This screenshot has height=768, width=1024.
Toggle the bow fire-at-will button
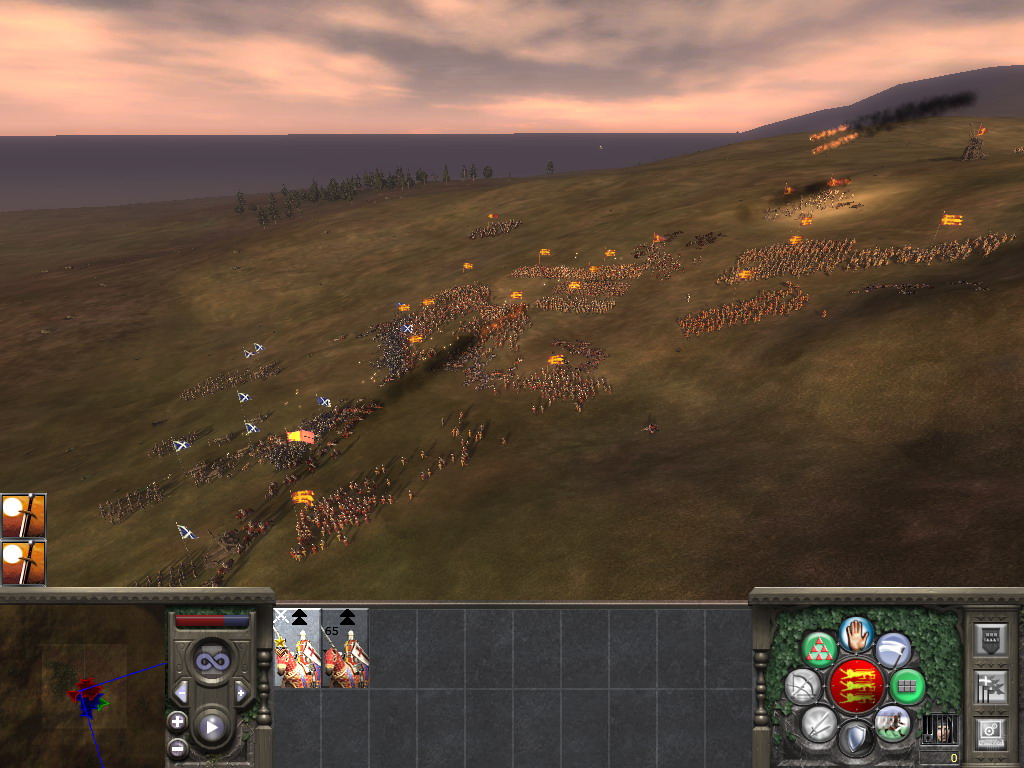pyautogui.click(x=803, y=686)
